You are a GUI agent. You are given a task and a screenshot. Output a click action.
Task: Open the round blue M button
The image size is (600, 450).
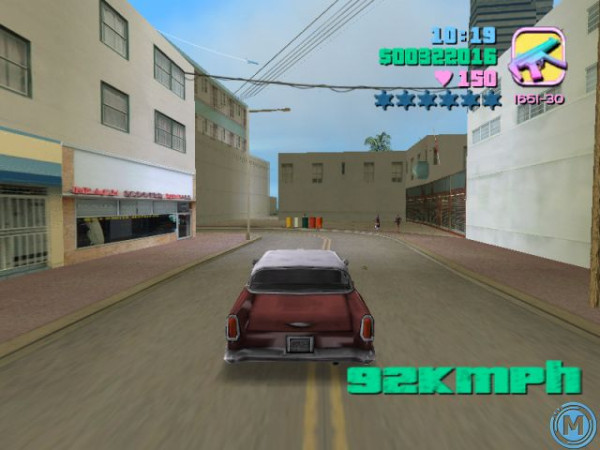(571, 422)
